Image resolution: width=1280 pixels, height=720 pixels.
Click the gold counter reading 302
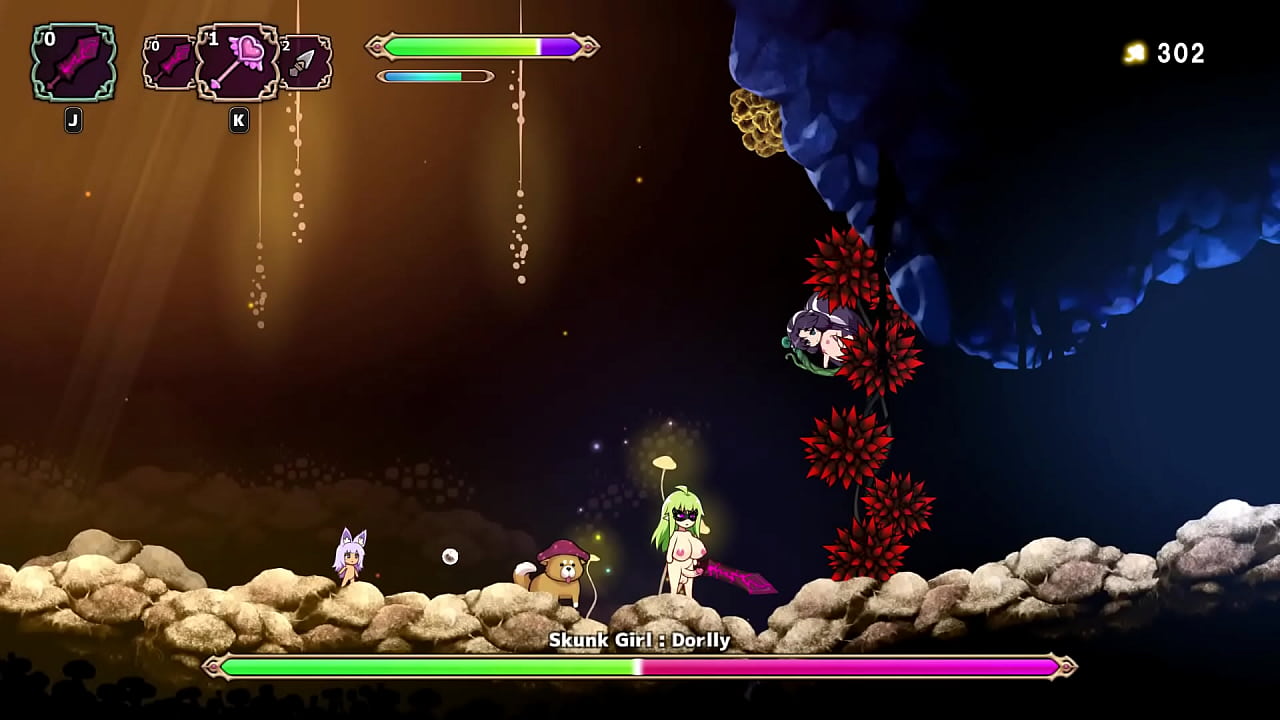(1180, 54)
